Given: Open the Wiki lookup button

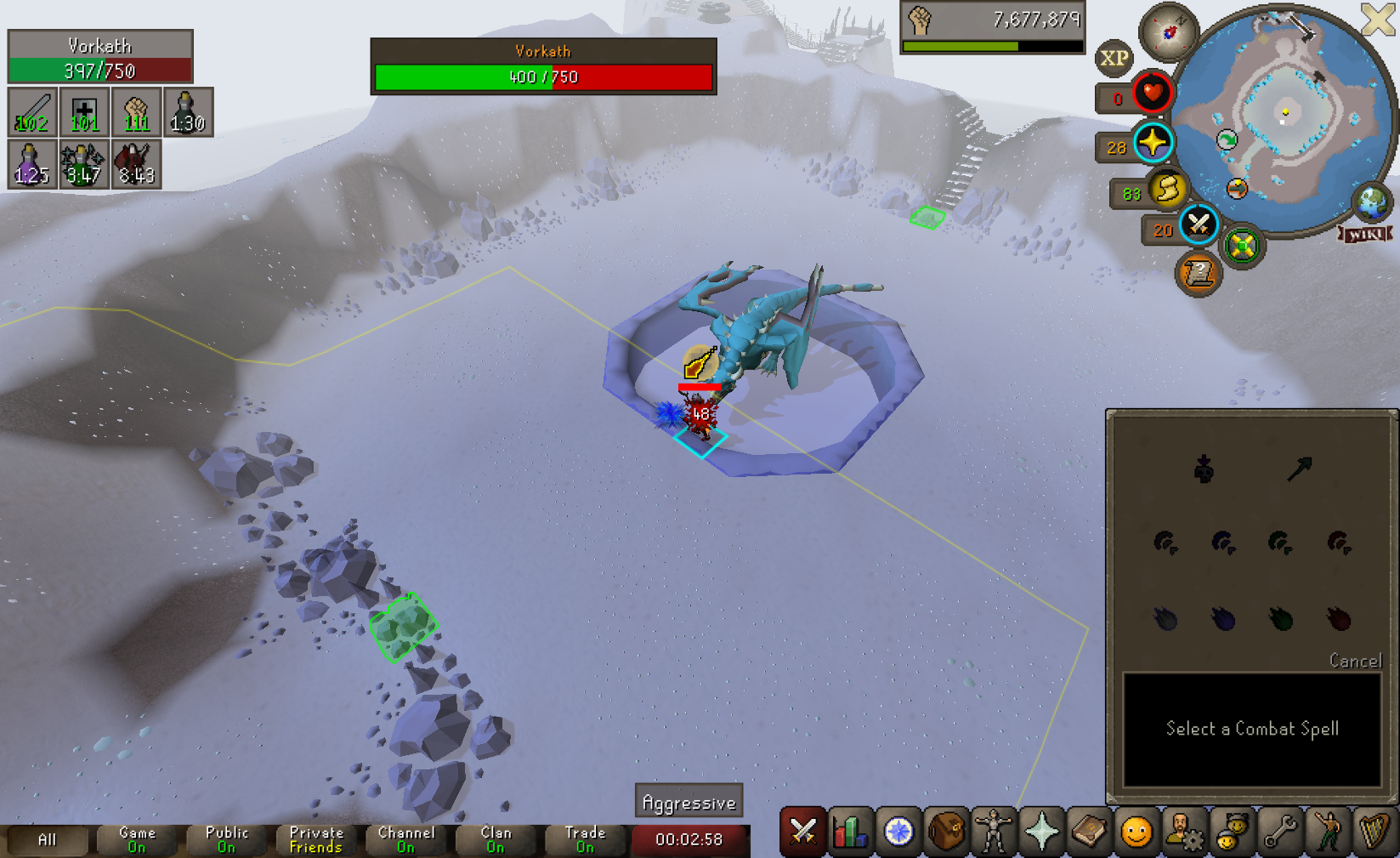Looking at the screenshot, I should [1365, 234].
